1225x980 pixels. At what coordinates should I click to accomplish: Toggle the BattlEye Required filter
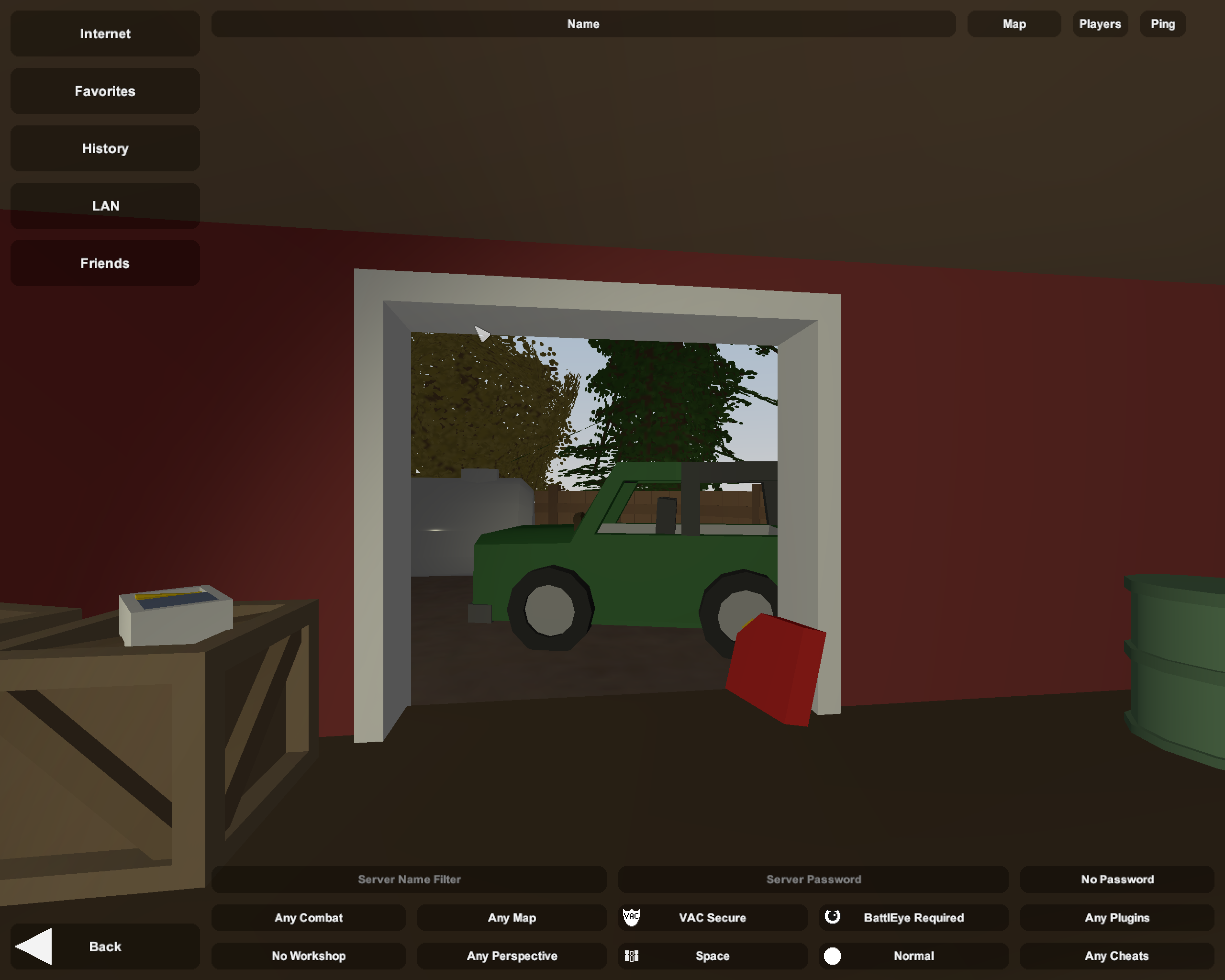pos(913,917)
